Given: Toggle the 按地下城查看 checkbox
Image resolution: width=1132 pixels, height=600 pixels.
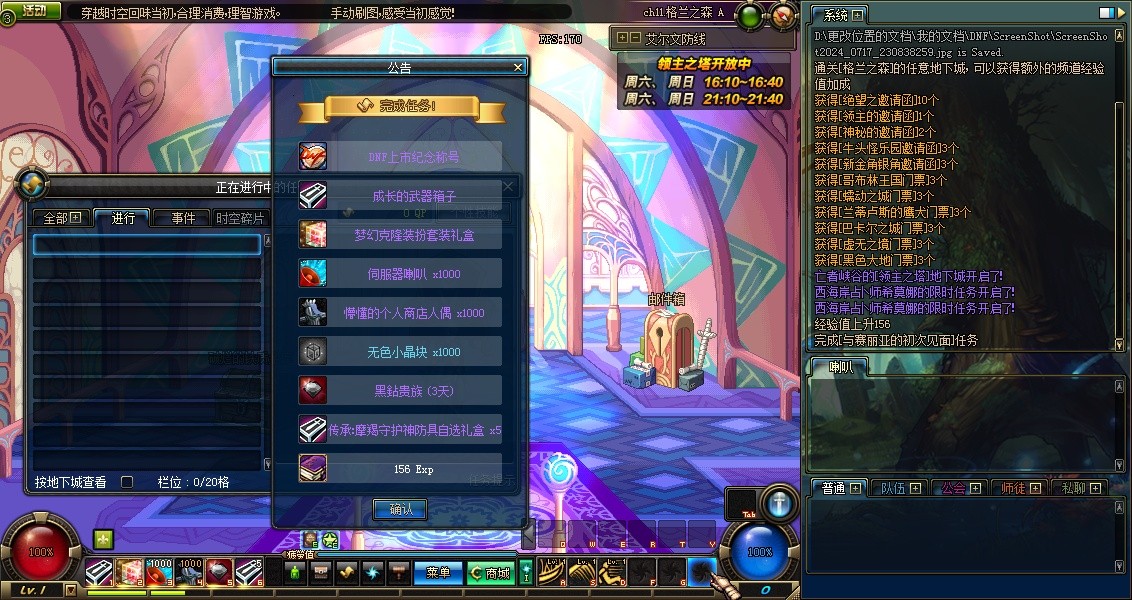Looking at the screenshot, I should pyautogui.click(x=127, y=482).
